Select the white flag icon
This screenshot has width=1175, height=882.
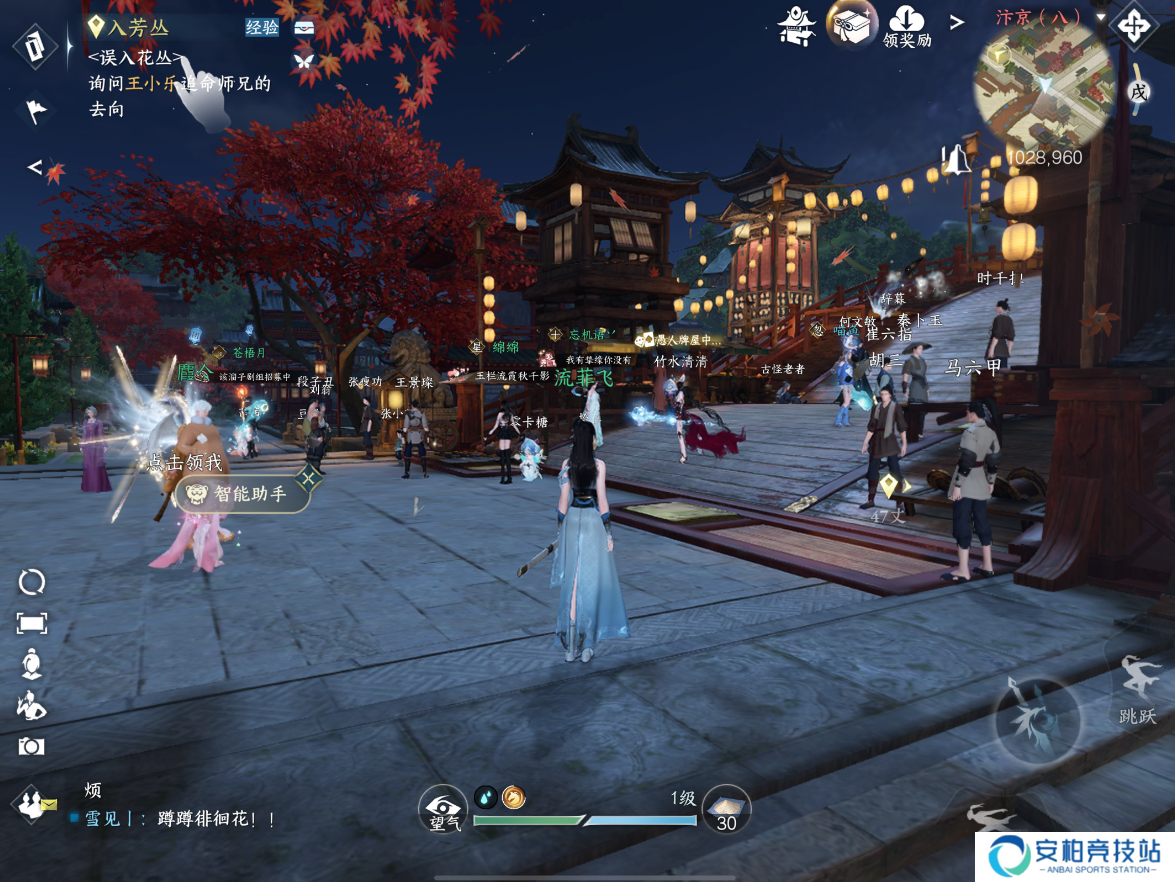point(36,109)
